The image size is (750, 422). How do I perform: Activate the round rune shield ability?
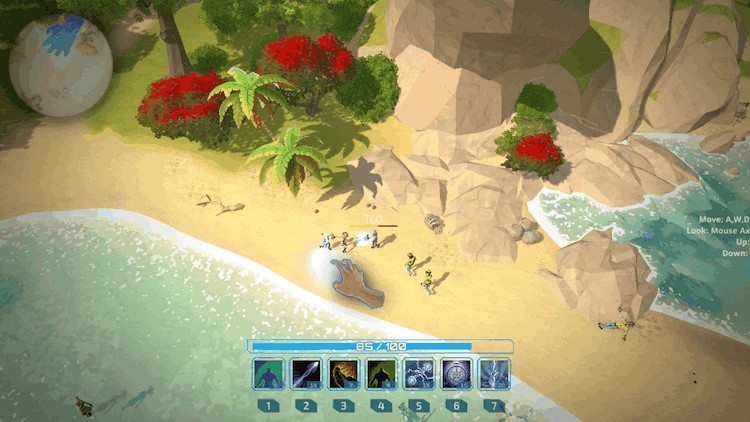point(456,374)
